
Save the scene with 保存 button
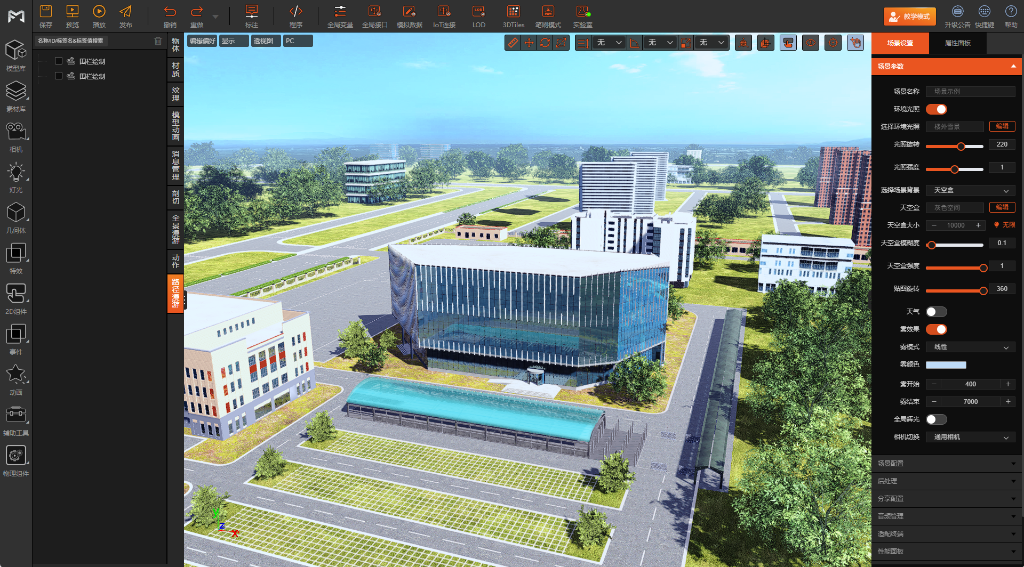pos(45,14)
